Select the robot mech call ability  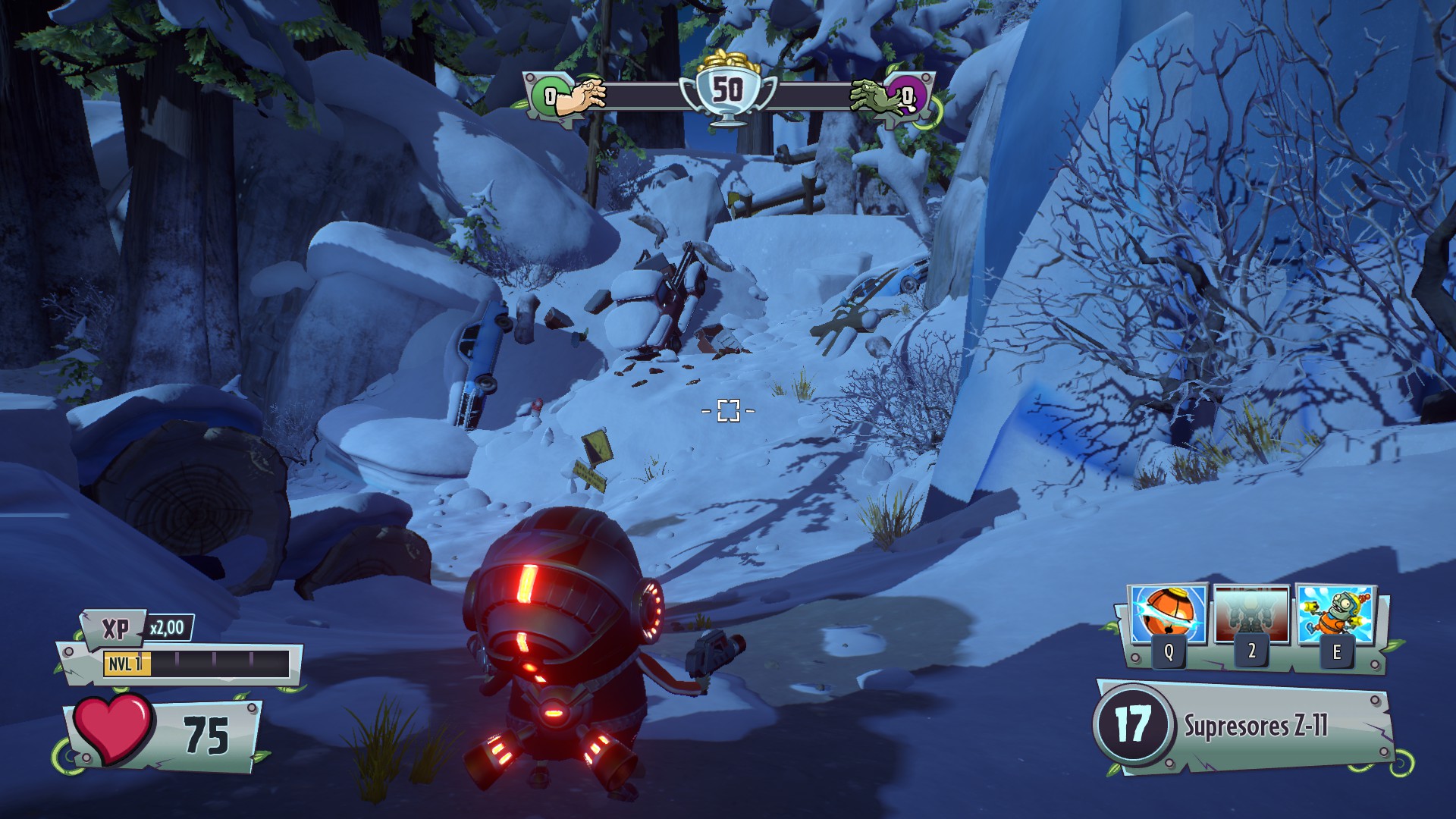[1251, 614]
